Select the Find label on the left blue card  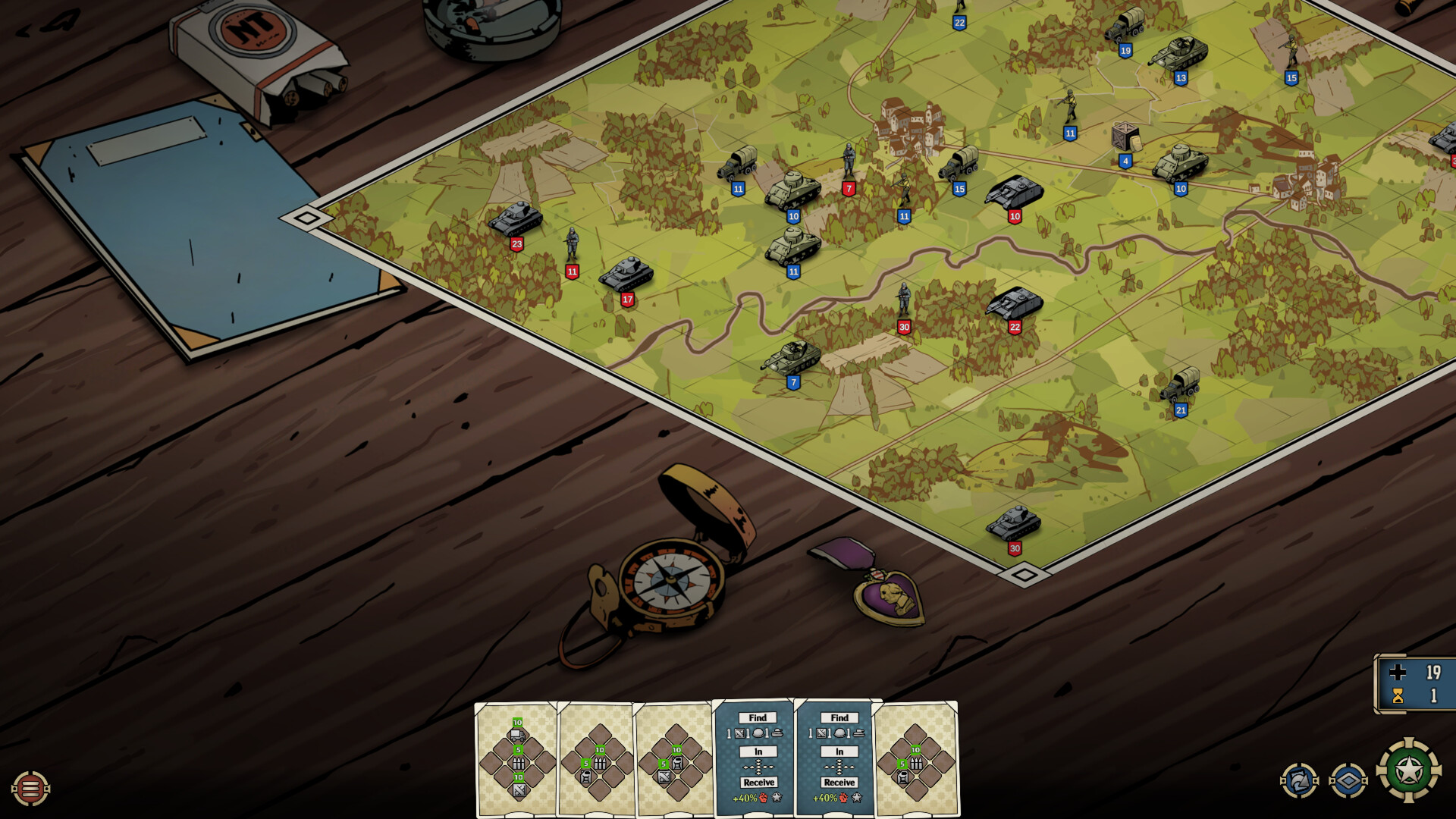(758, 717)
